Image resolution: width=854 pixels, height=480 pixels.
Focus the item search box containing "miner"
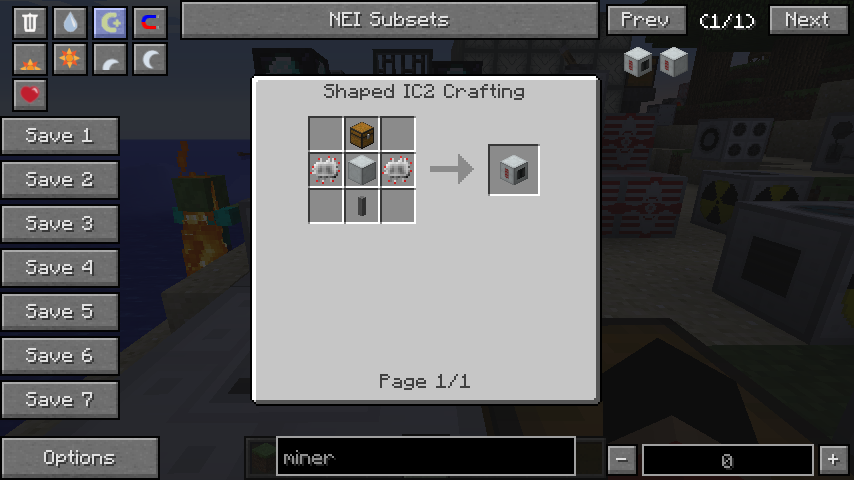[x=425, y=457]
